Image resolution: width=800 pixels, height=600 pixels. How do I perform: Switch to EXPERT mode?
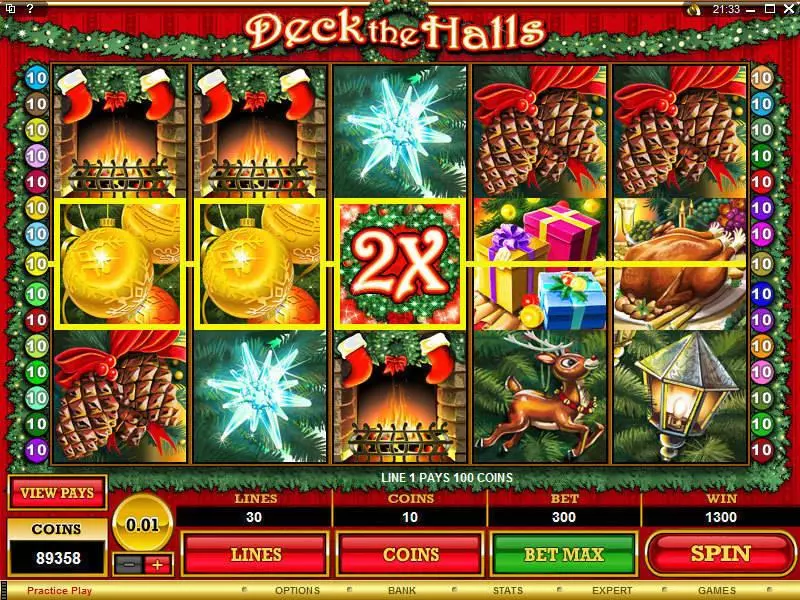(612, 591)
